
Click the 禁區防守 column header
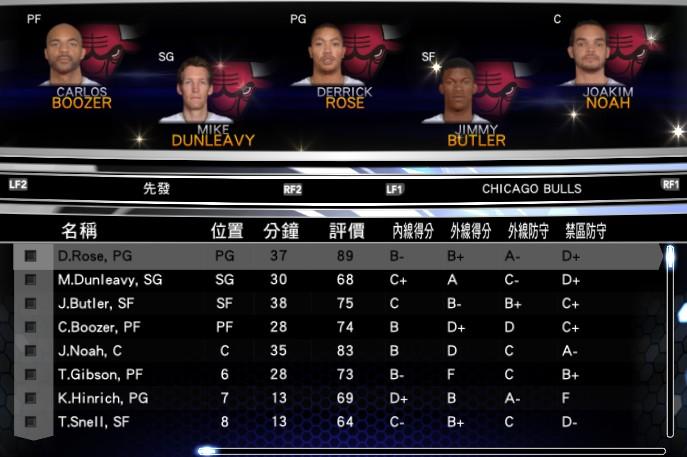585,231
